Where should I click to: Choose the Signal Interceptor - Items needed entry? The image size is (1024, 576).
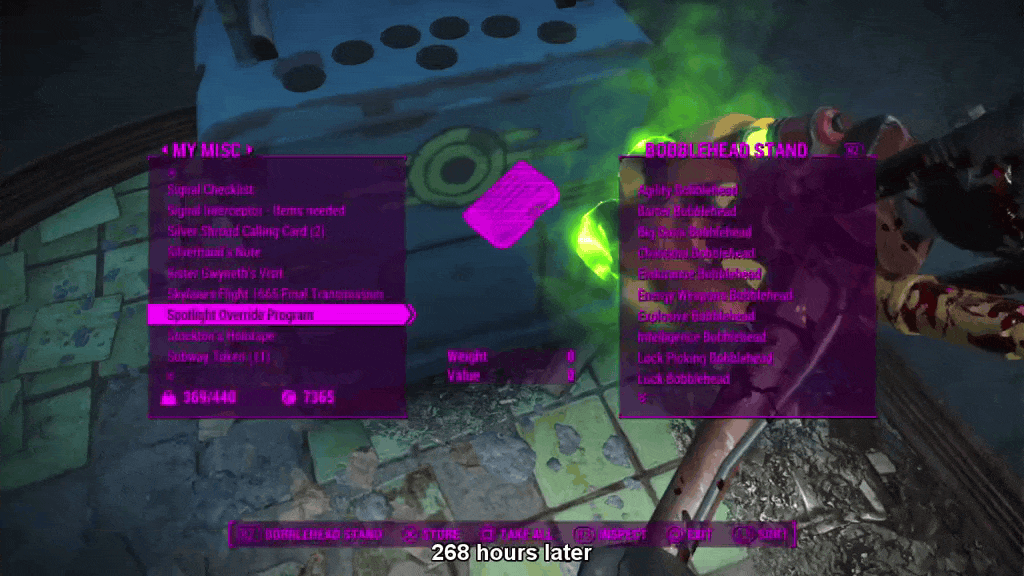click(256, 211)
